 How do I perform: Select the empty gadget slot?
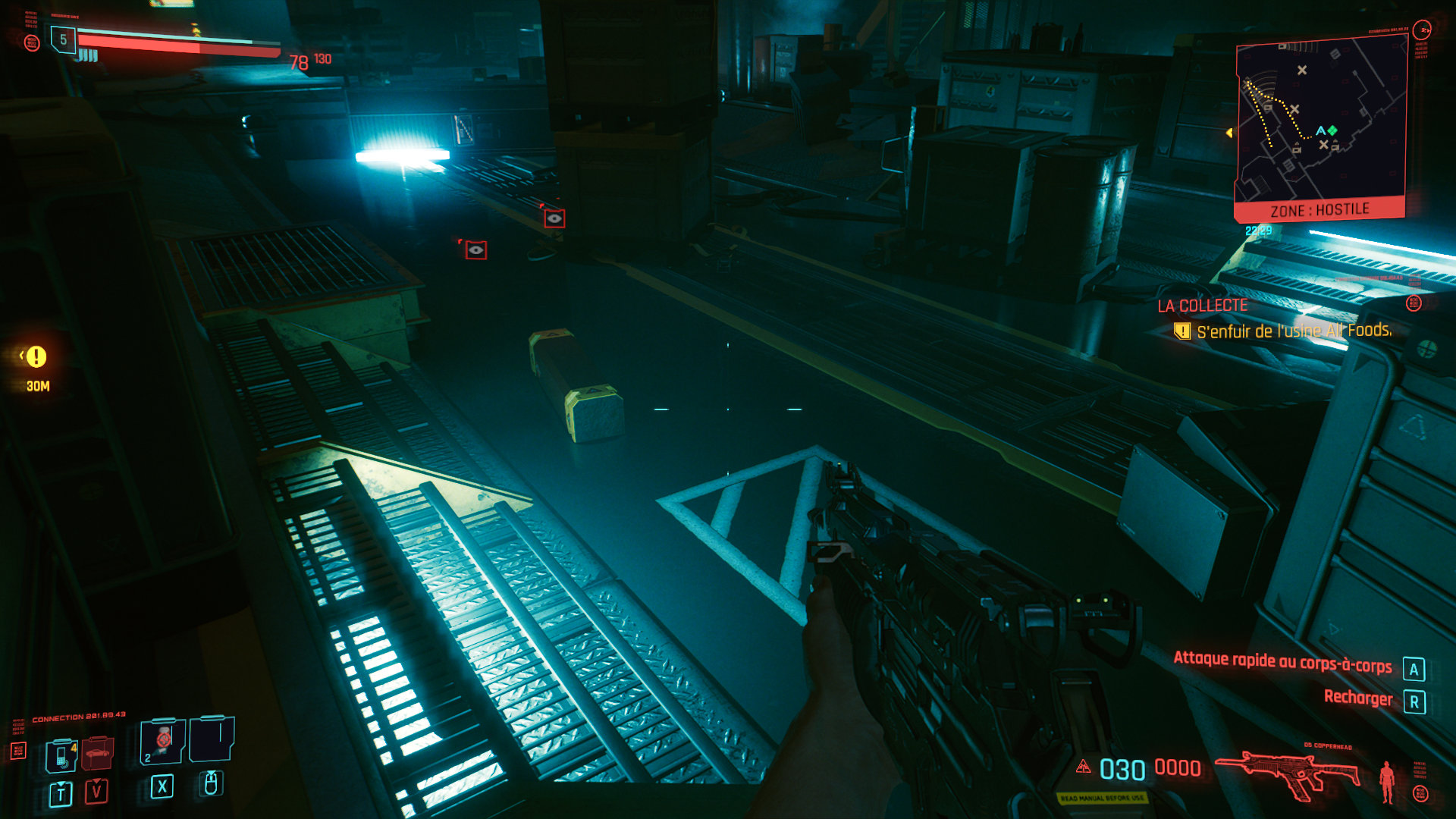(x=212, y=738)
